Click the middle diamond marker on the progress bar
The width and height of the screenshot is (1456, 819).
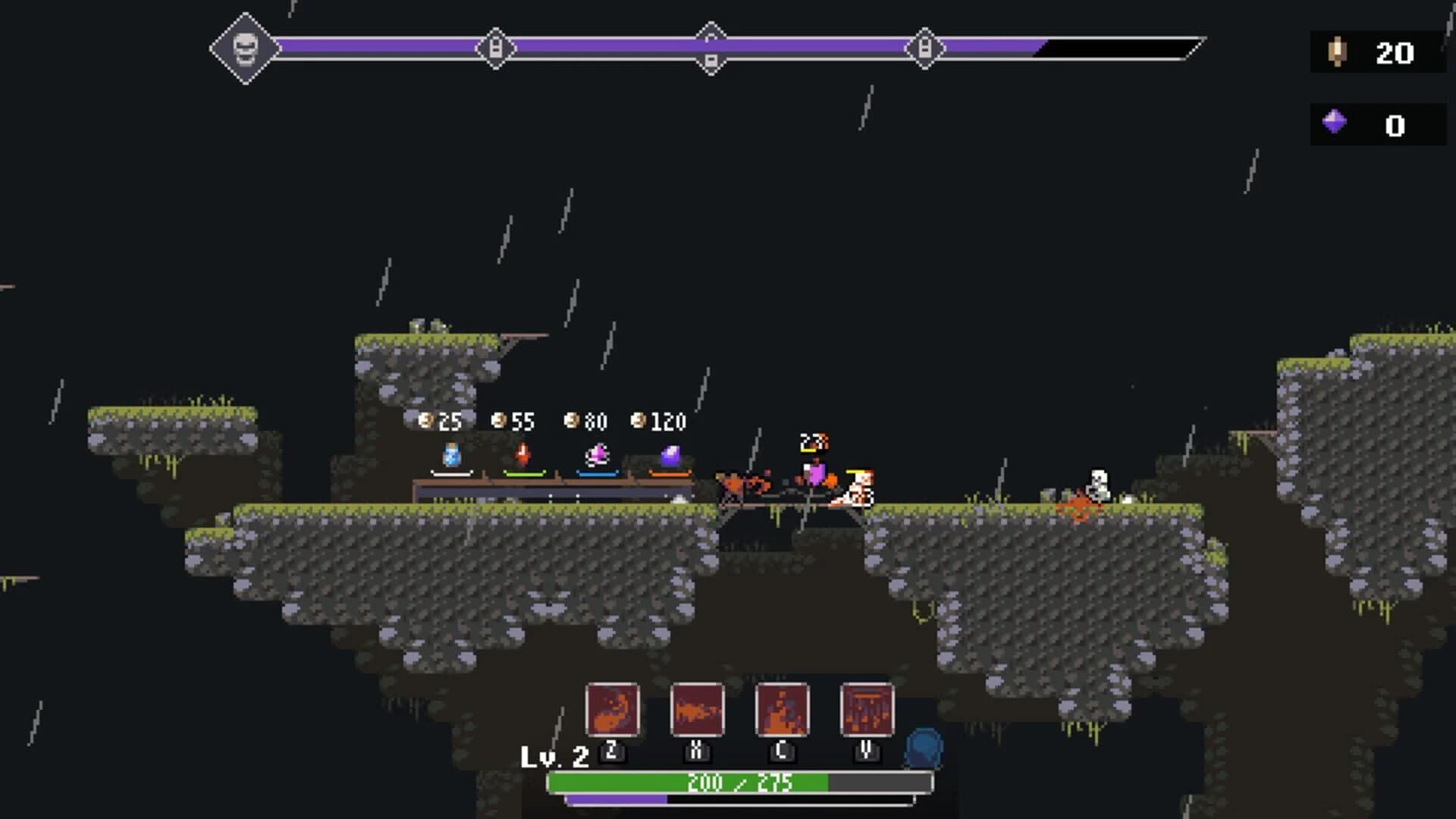pyautogui.click(x=710, y=48)
